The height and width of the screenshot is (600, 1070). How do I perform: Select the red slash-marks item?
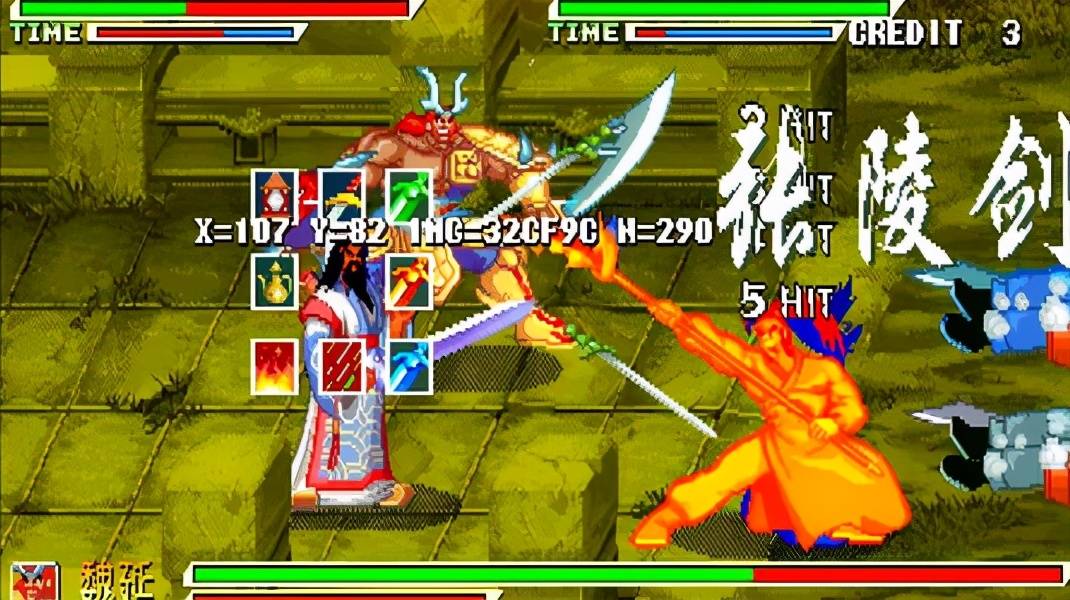[341, 366]
